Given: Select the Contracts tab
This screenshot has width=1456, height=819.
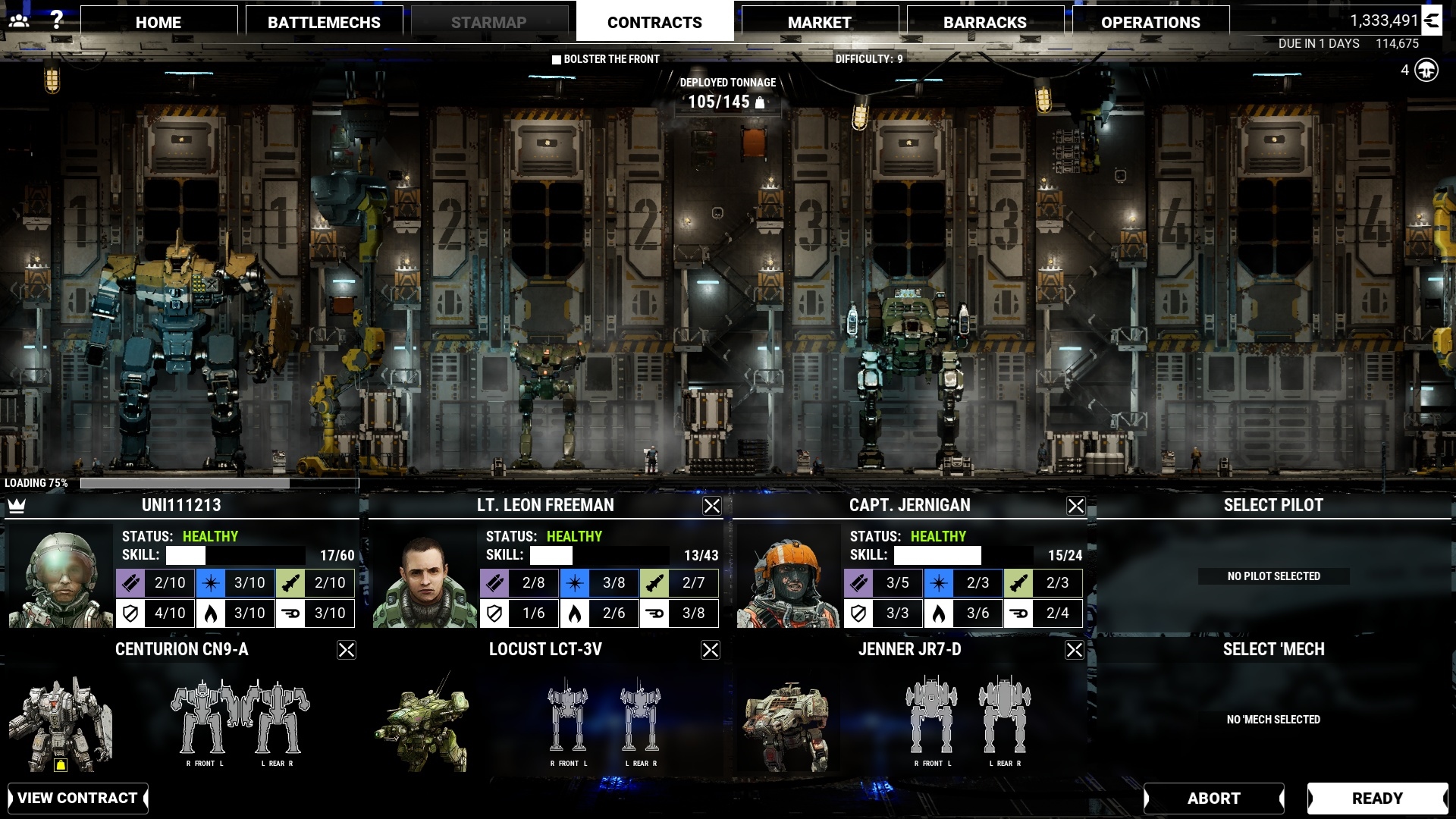Looking at the screenshot, I should [654, 23].
